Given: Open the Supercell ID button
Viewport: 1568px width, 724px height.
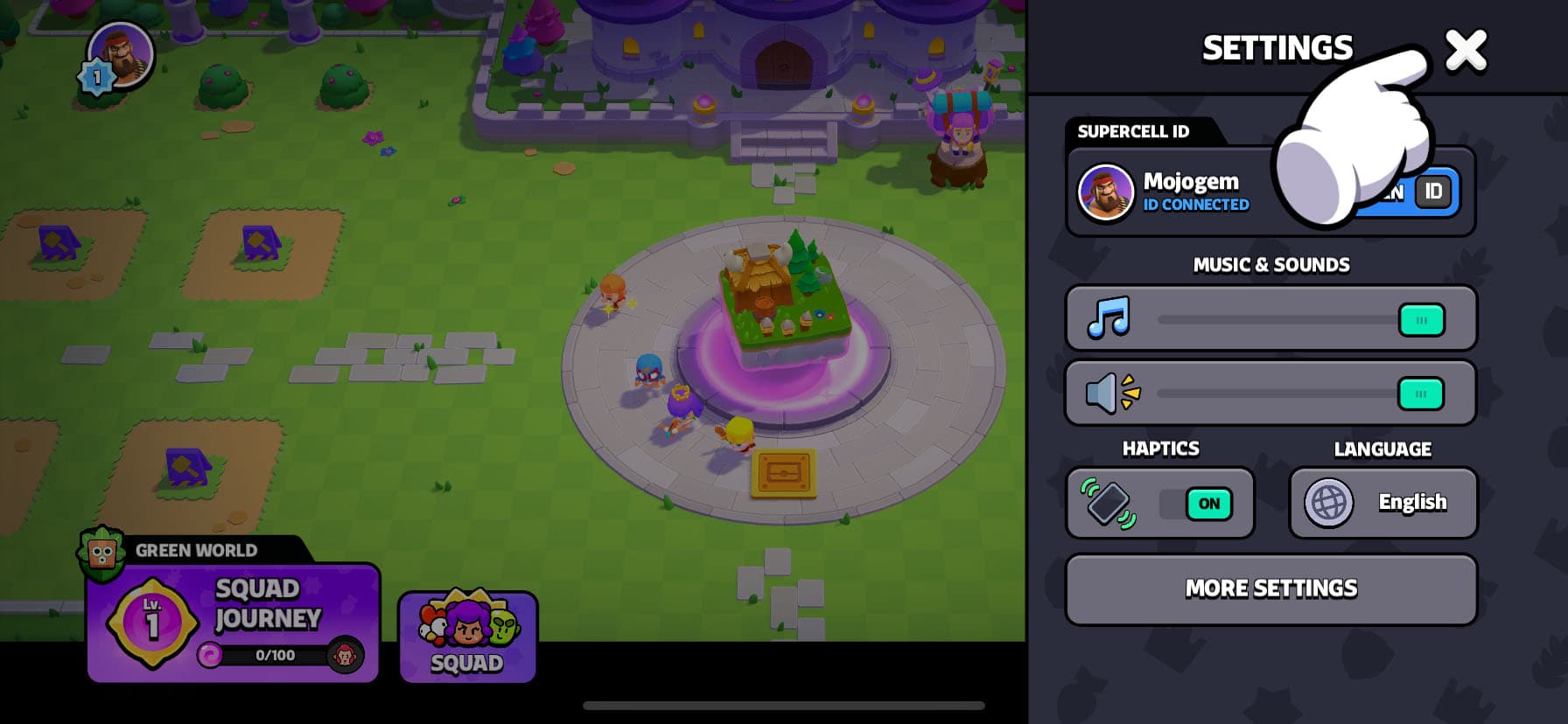Looking at the screenshot, I should click(x=1431, y=191).
